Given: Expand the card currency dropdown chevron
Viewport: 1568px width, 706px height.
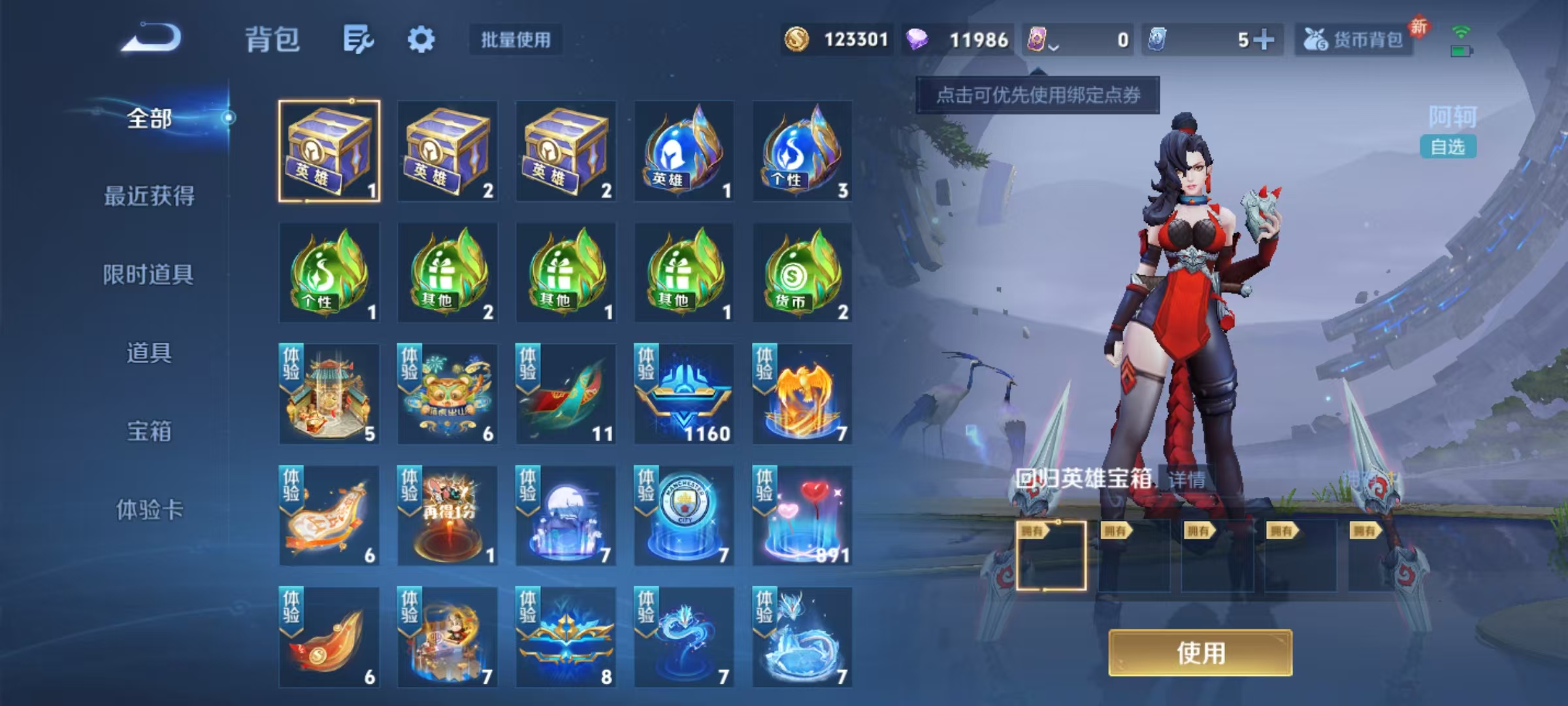Looking at the screenshot, I should (1053, 46).
